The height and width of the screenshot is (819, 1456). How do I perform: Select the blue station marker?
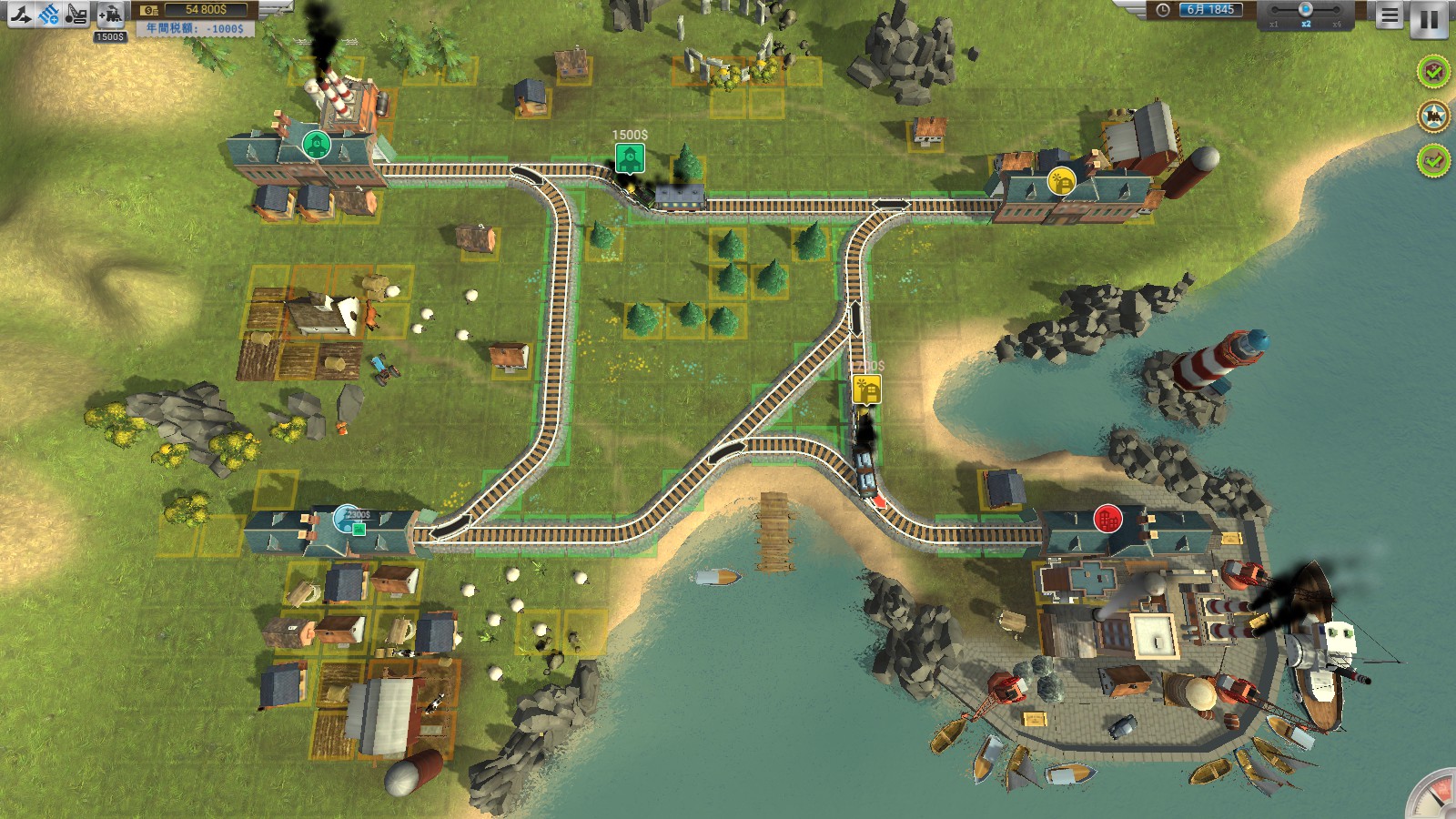click(346, 518)
